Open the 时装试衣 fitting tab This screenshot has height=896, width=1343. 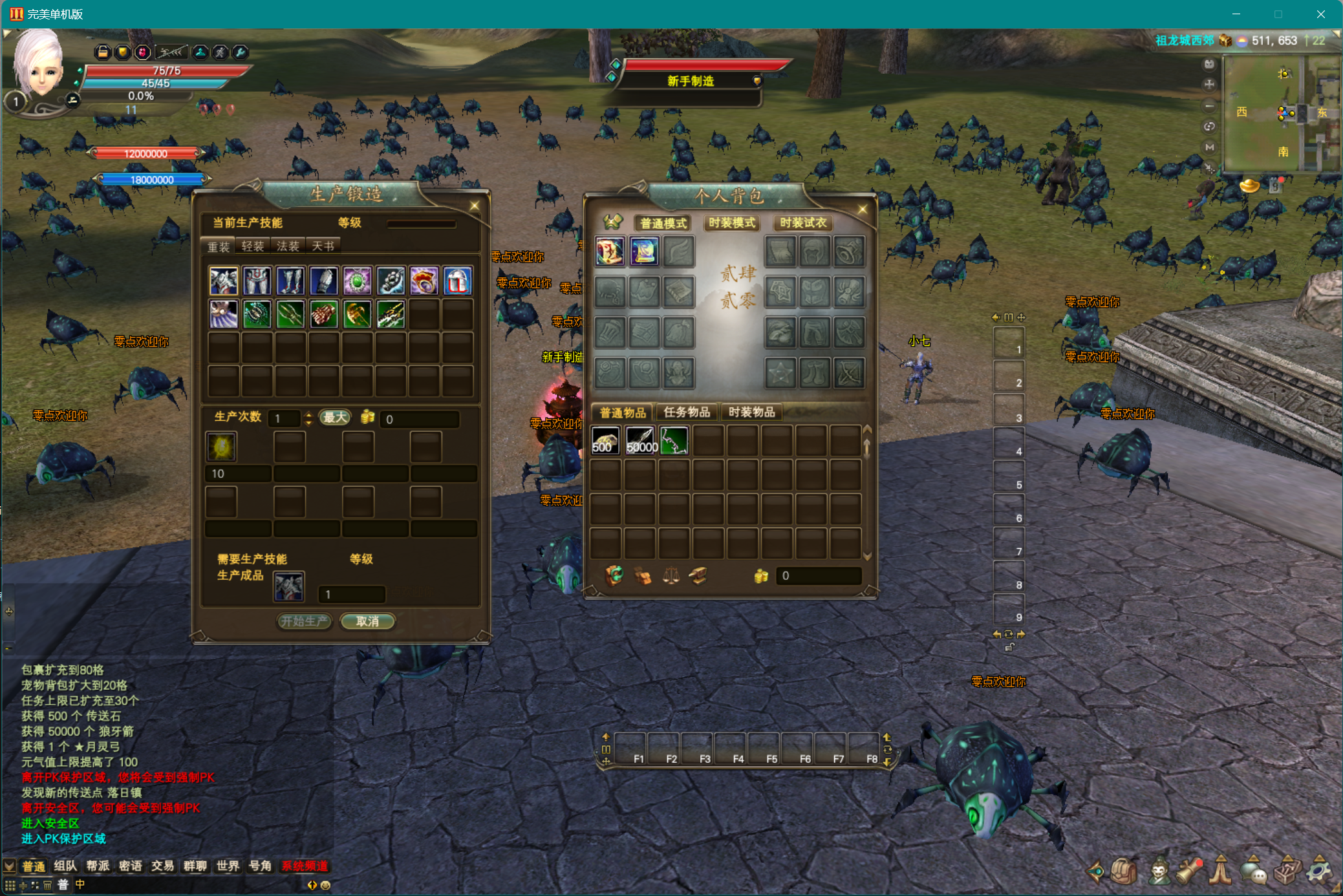click(802, 223)
